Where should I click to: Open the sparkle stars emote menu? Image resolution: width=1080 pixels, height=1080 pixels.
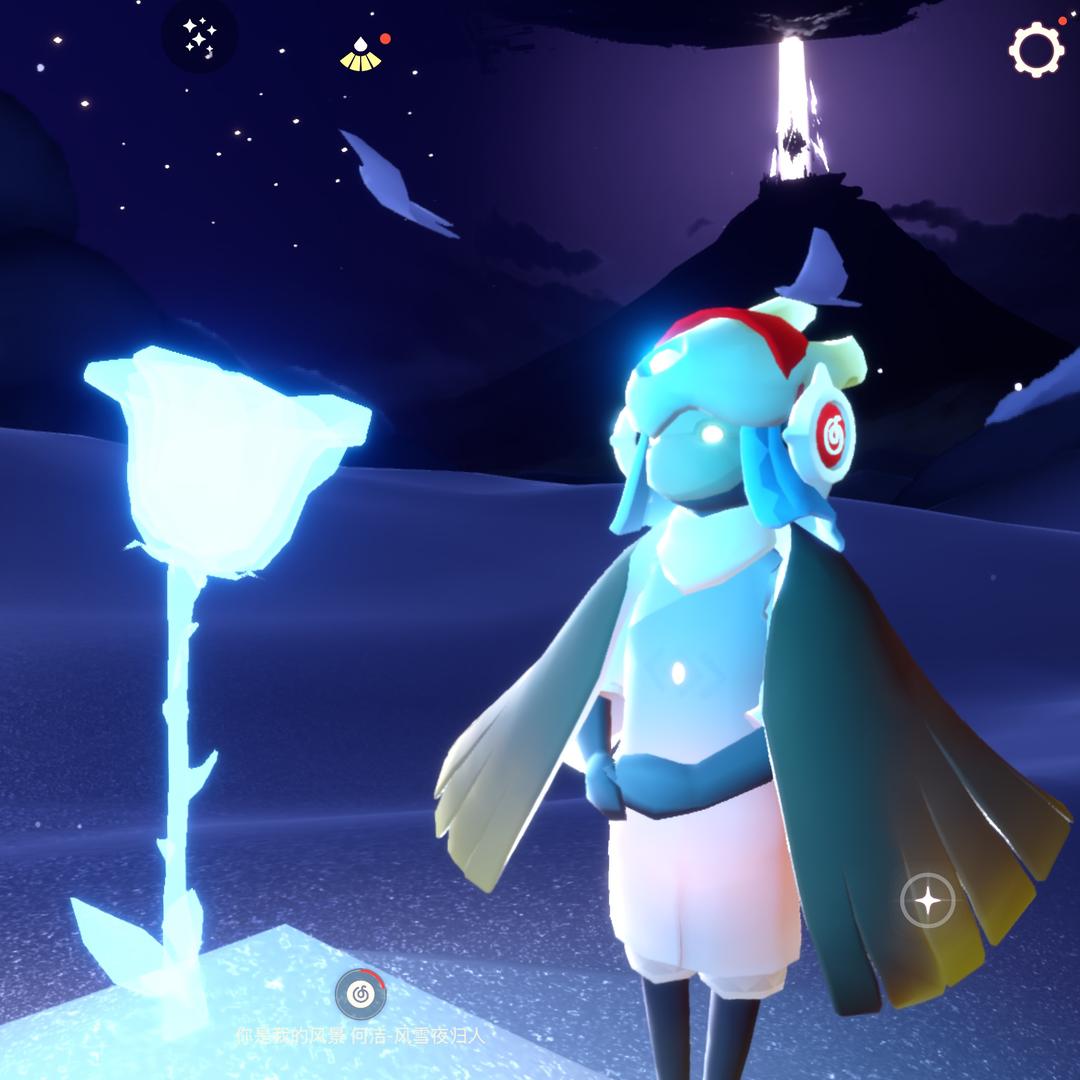coord(199,37)
